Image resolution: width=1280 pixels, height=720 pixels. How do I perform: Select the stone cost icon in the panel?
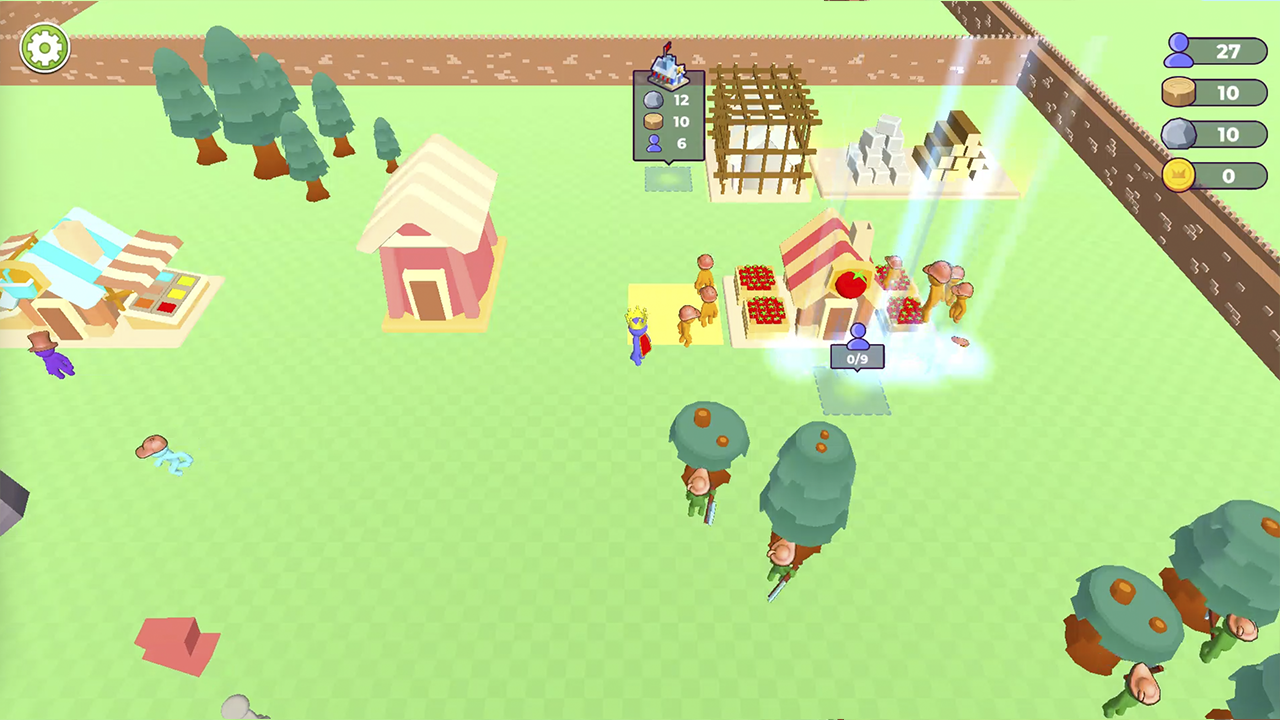(x=654, y=99)
